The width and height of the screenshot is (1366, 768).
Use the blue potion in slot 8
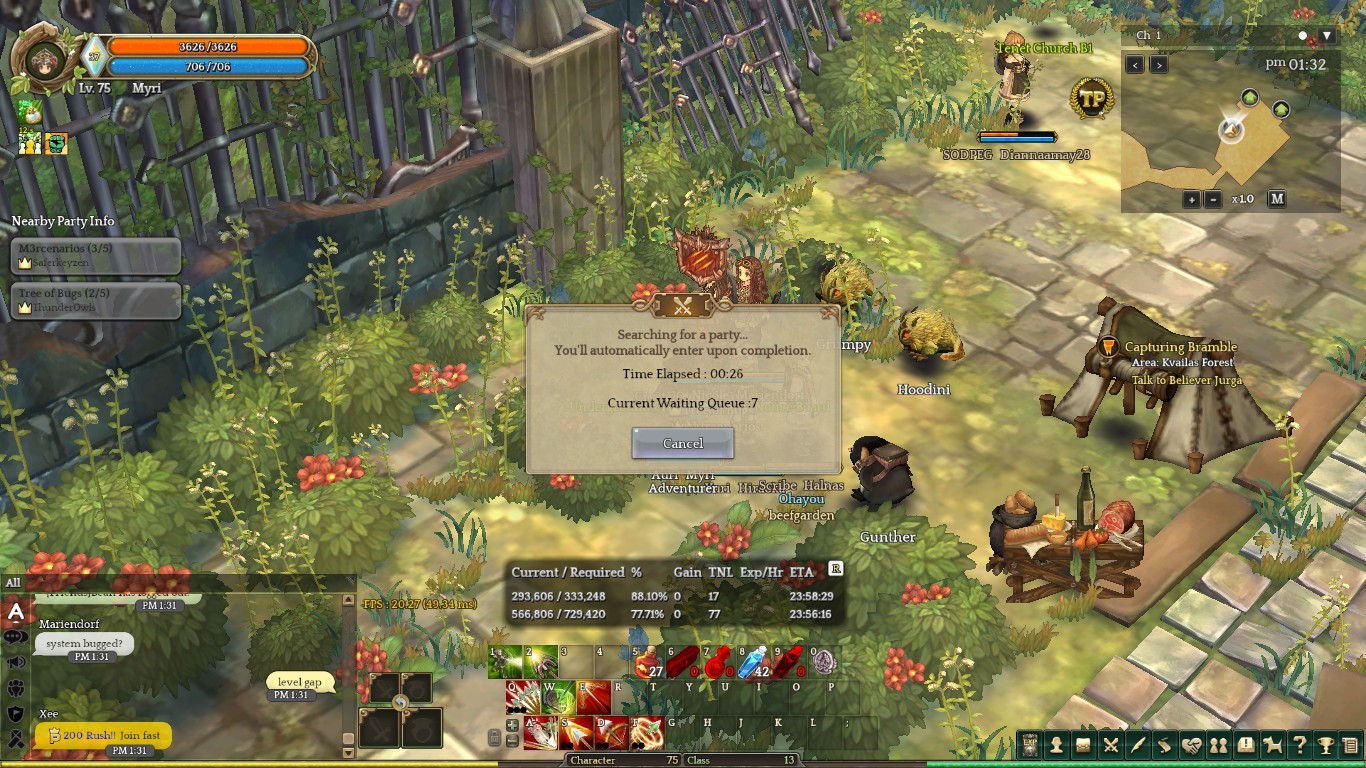[x=757, y=661]
